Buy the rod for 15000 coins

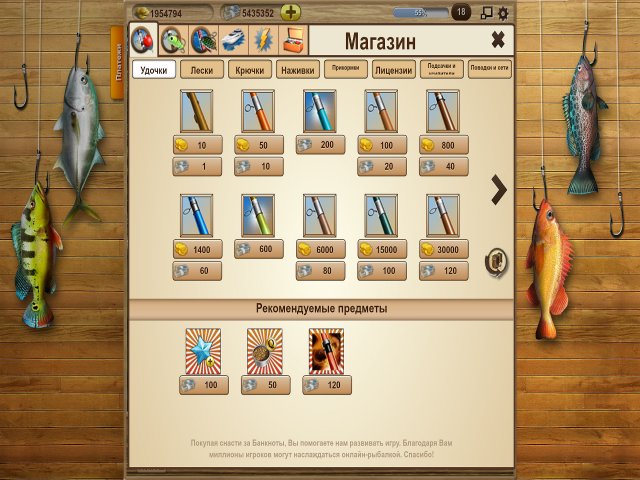point(381,249)
